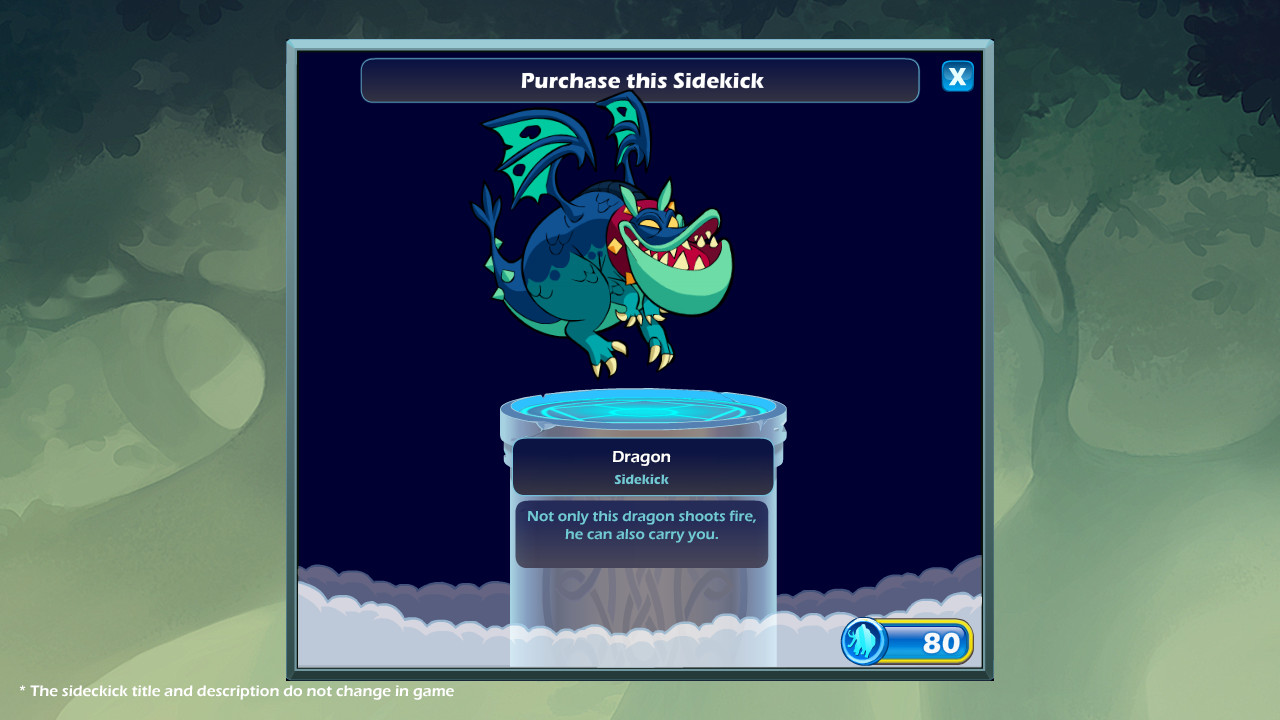The image size is (1280, 720).
Task: Expand the sidekick description panel
Action: 641,534
